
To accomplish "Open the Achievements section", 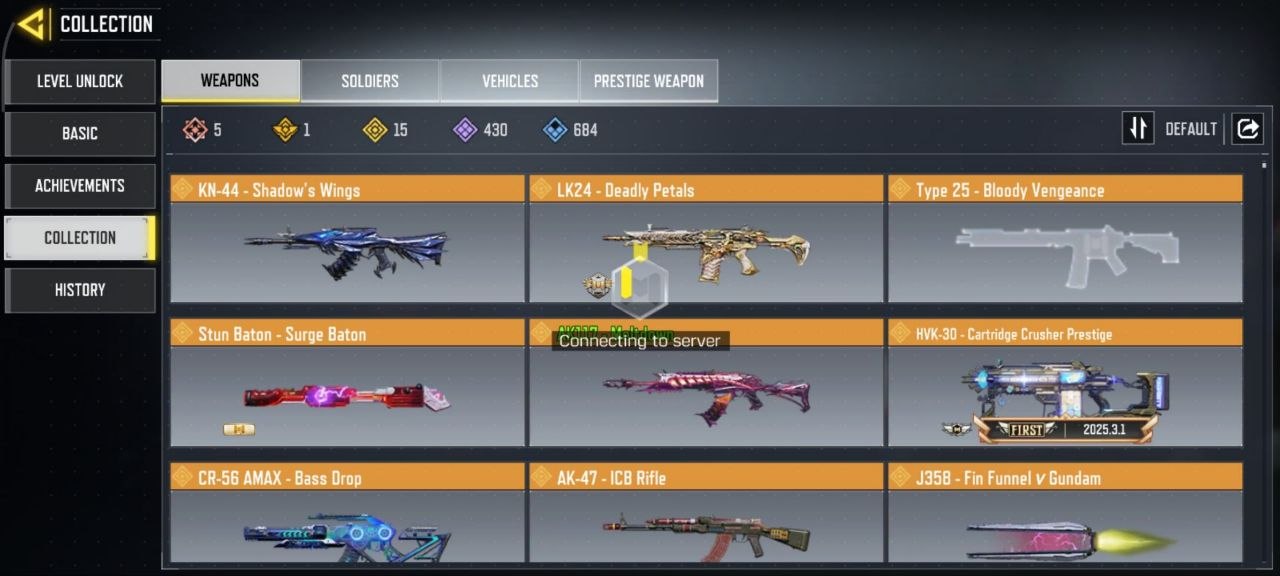I will point(80,185).
